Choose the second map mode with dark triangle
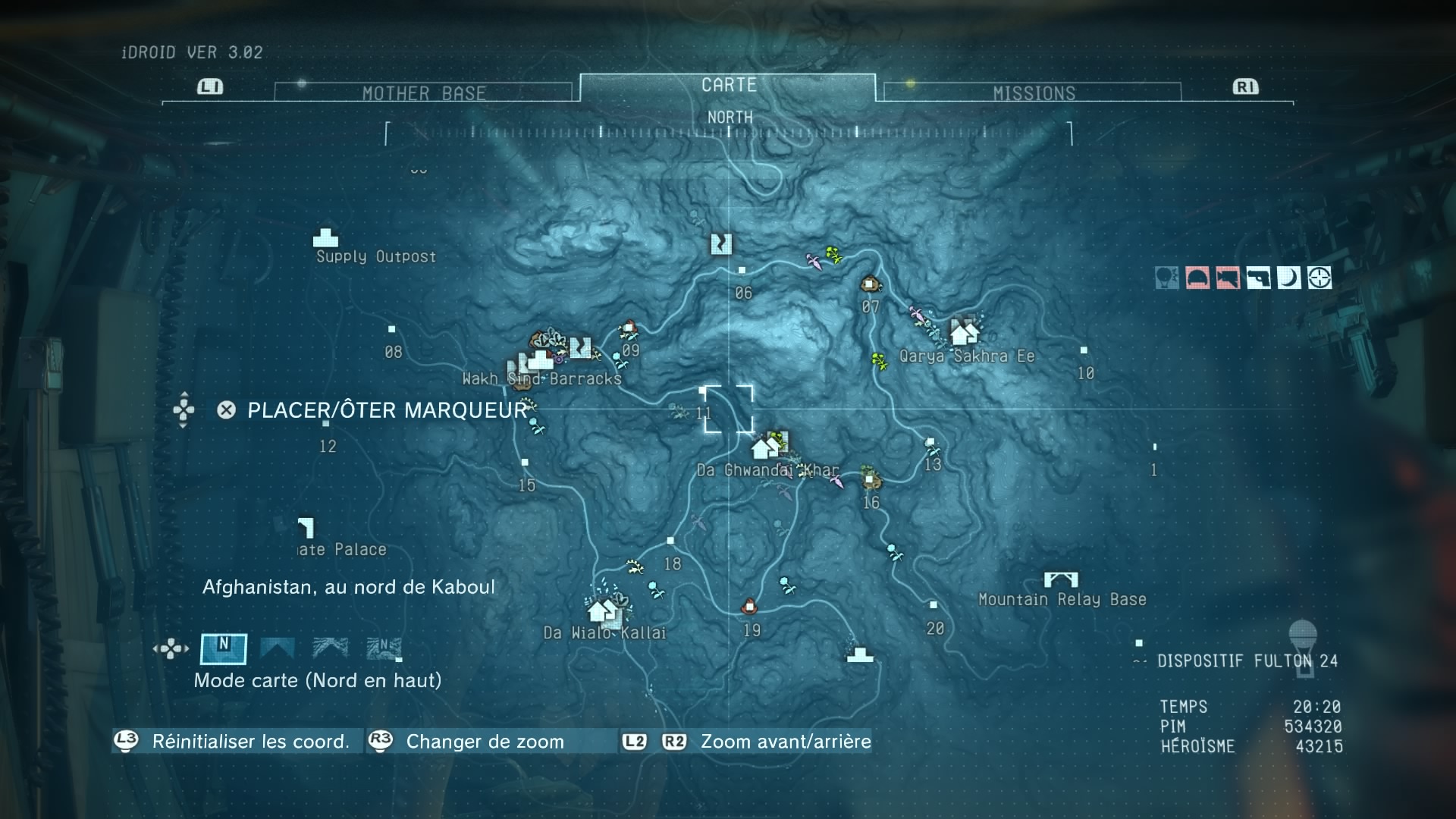The width and height of the screenshot is (1456, 819). click(277, 648)
